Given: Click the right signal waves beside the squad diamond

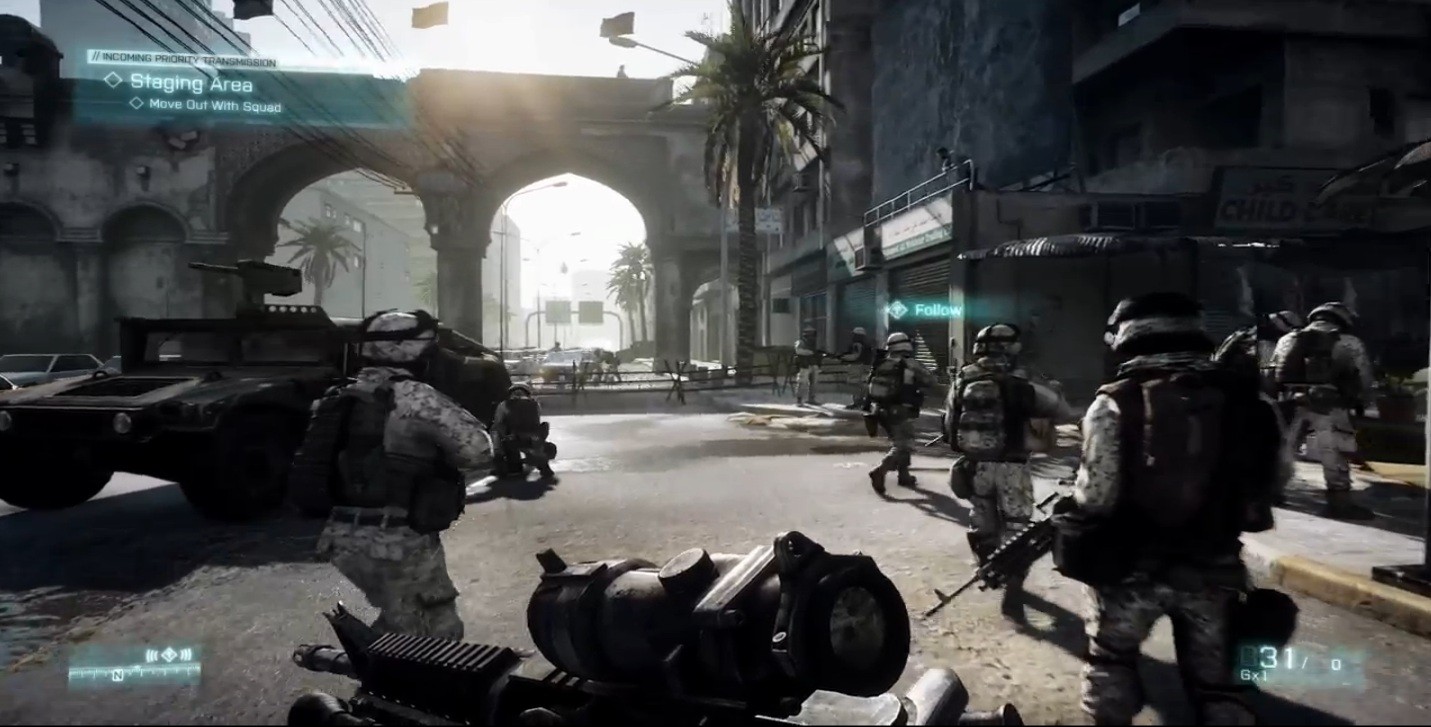Looking at the screenshot, I should pos(186,654).
